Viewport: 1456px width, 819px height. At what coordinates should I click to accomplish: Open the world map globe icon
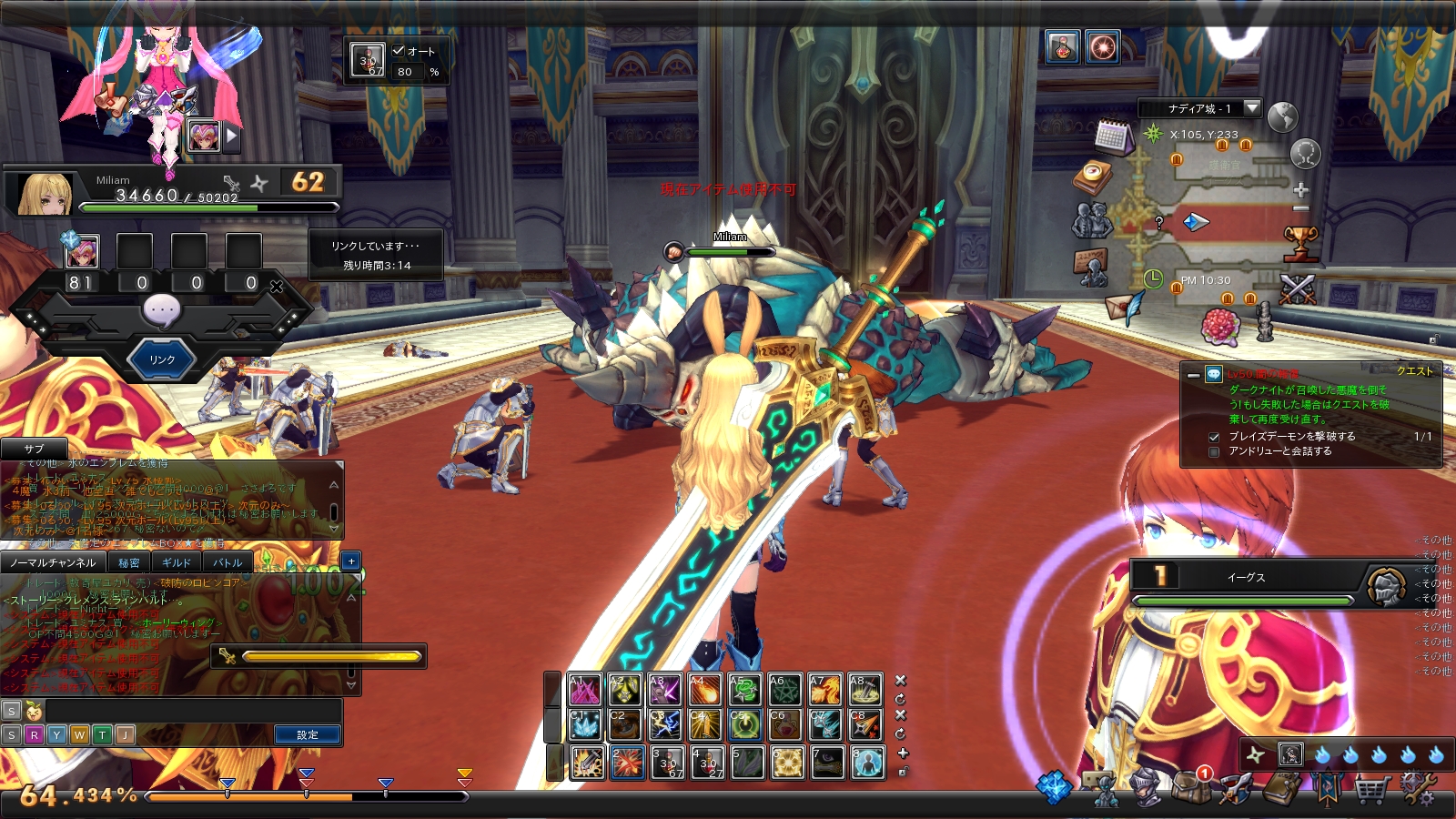coord(1282,117)
